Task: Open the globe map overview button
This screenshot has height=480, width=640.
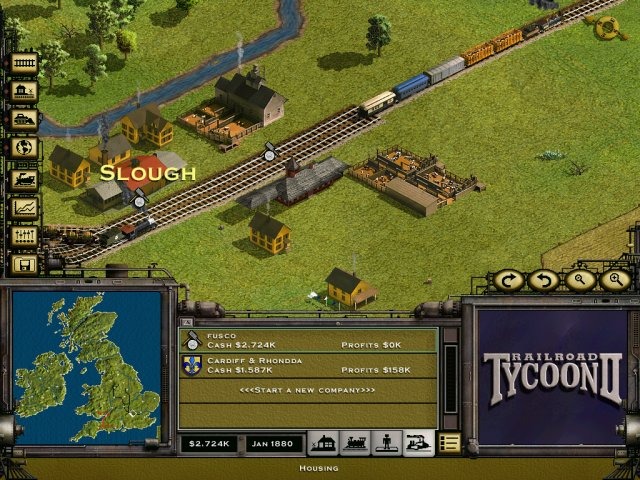Action: tap(24, 148)
